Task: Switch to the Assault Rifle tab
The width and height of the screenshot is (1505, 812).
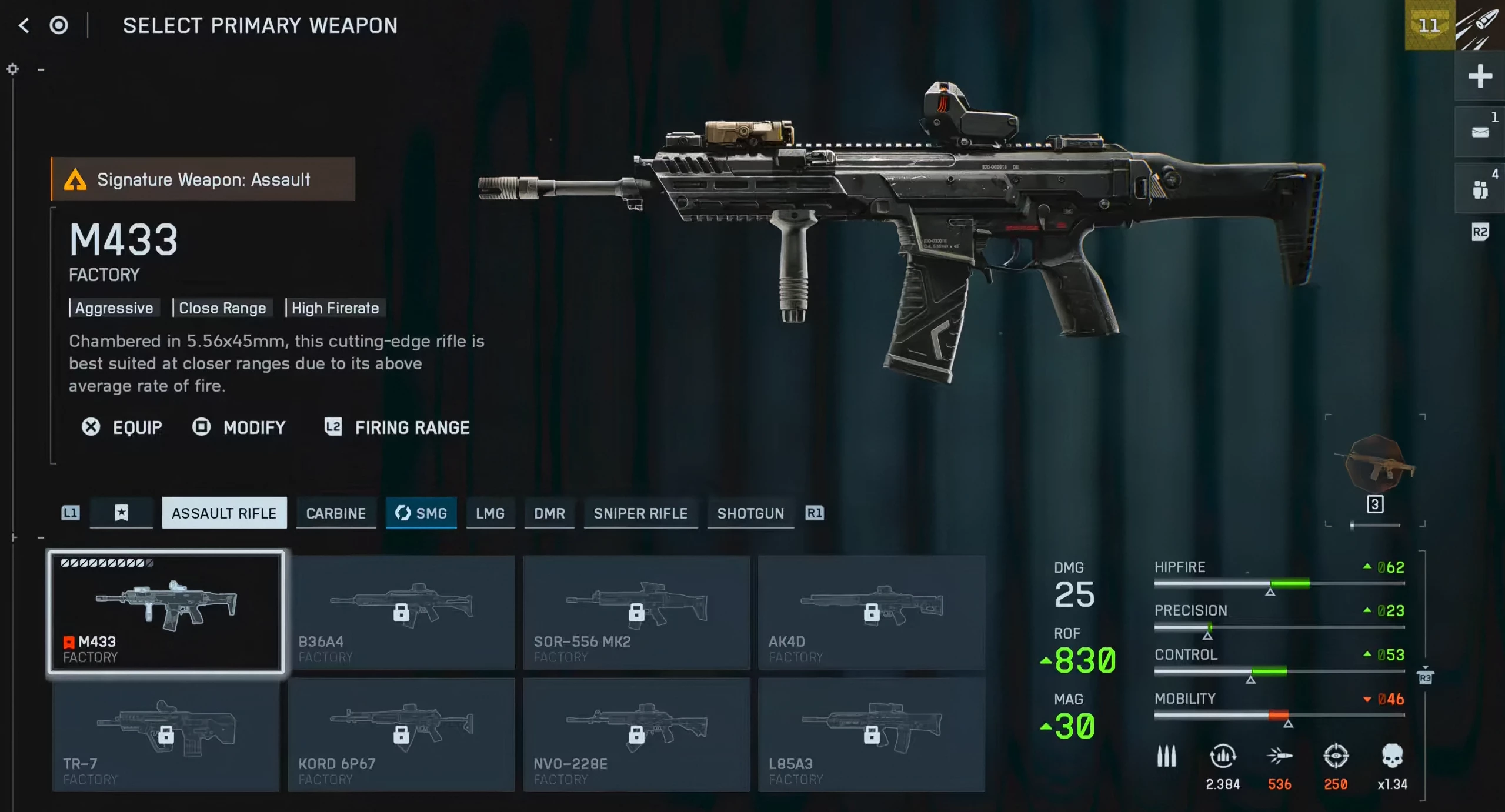Action: click(x=224, y=513)
